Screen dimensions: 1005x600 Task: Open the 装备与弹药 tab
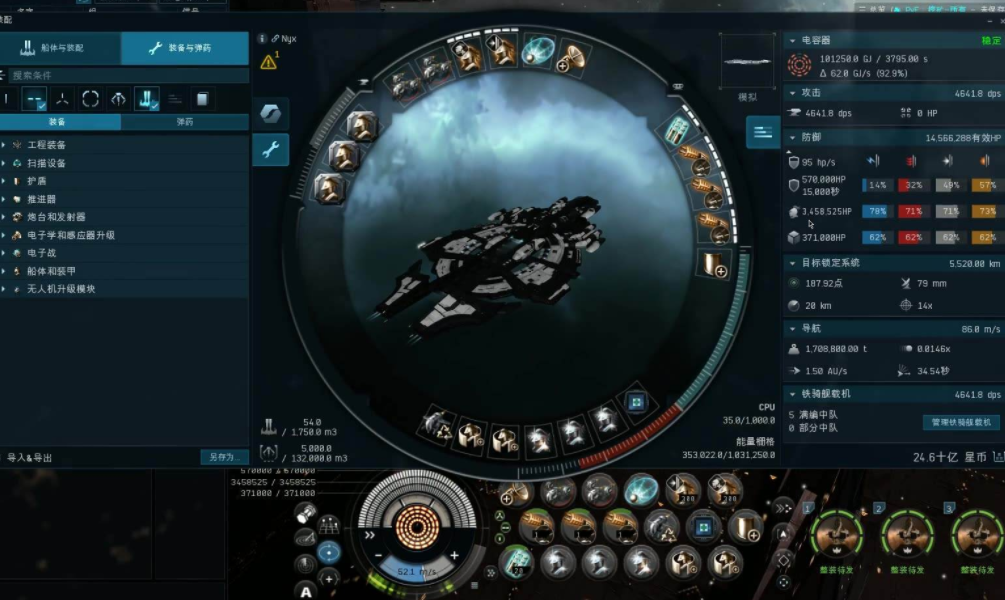click(x=185, y=48)
